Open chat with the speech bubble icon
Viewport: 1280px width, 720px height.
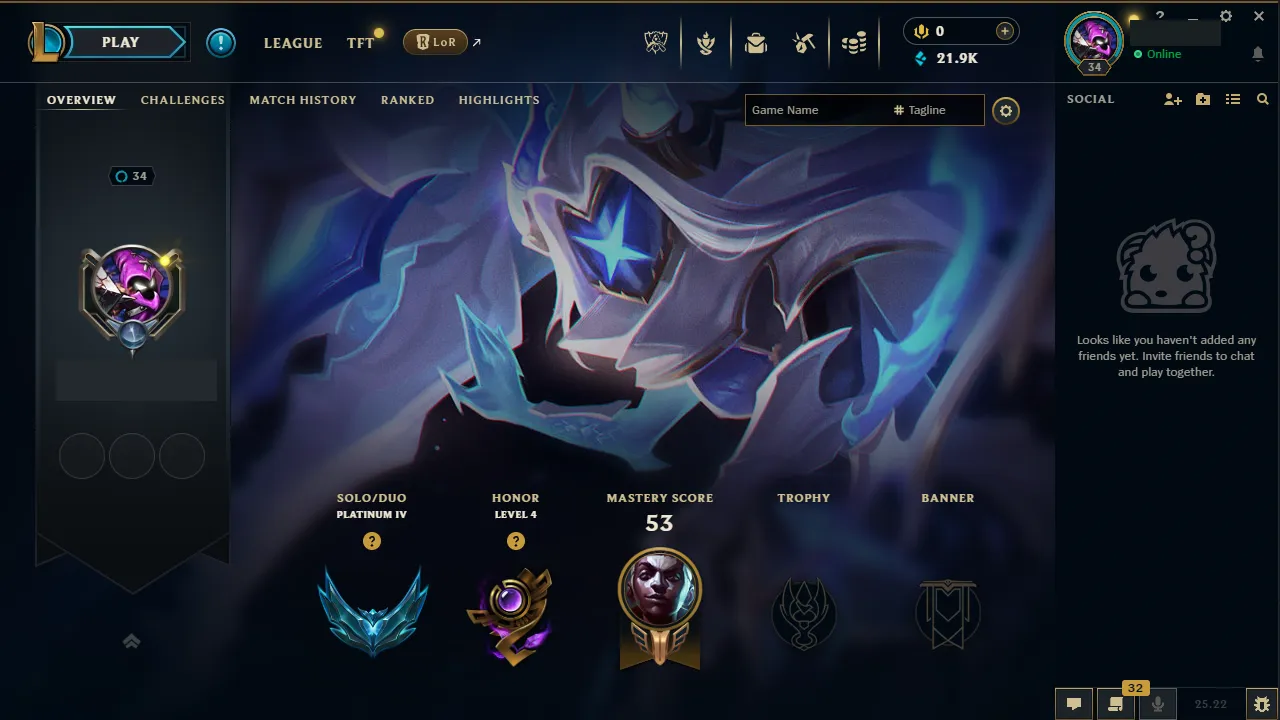[x=1074, y=703]
